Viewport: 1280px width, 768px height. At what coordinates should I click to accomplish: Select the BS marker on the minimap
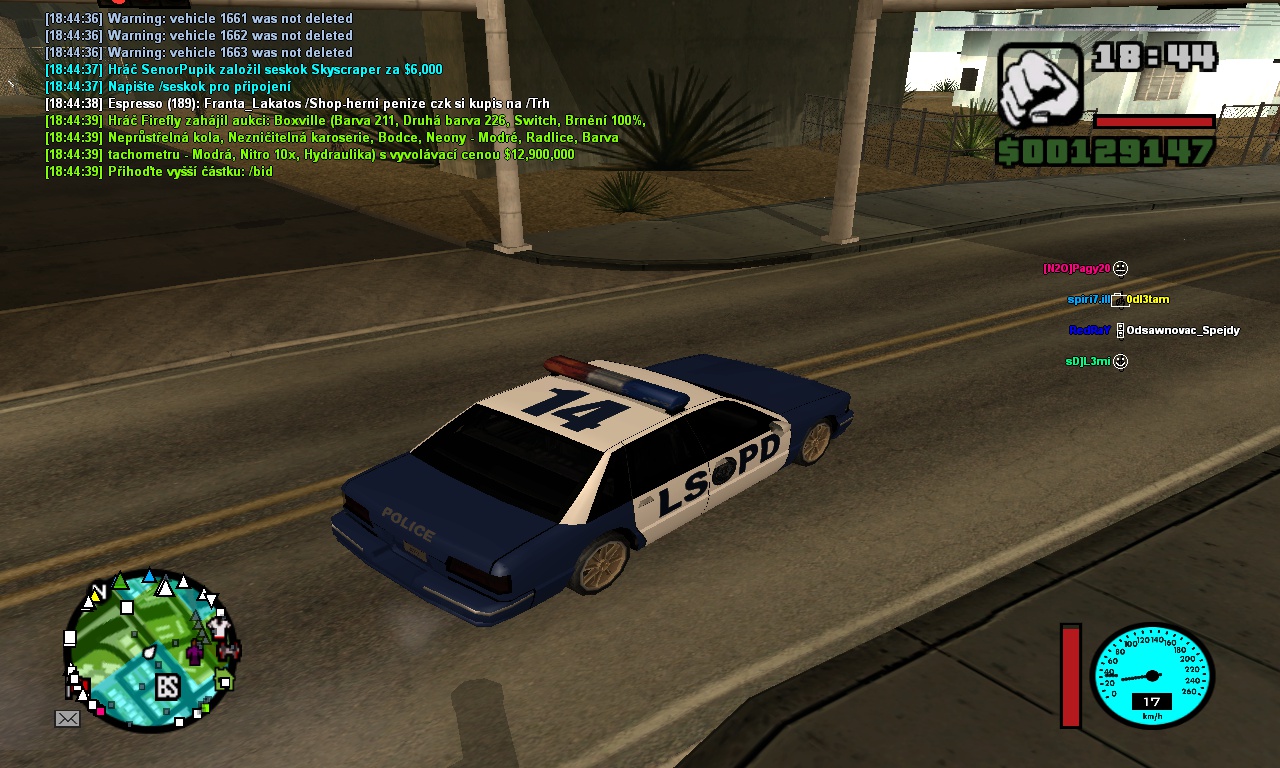[x=167, y=687]
